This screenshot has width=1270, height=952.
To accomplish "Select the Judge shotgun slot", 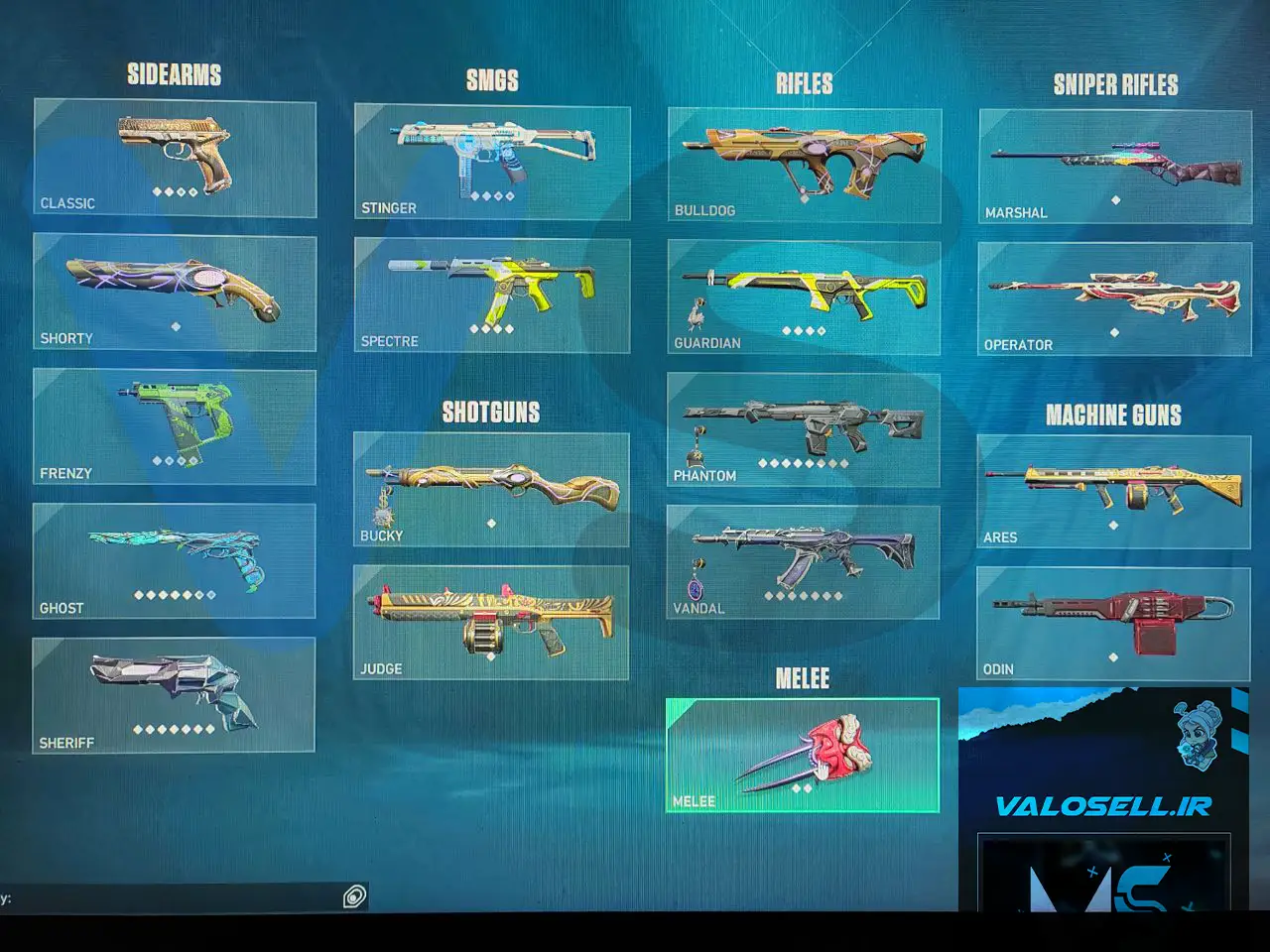I will pos(491,623).
